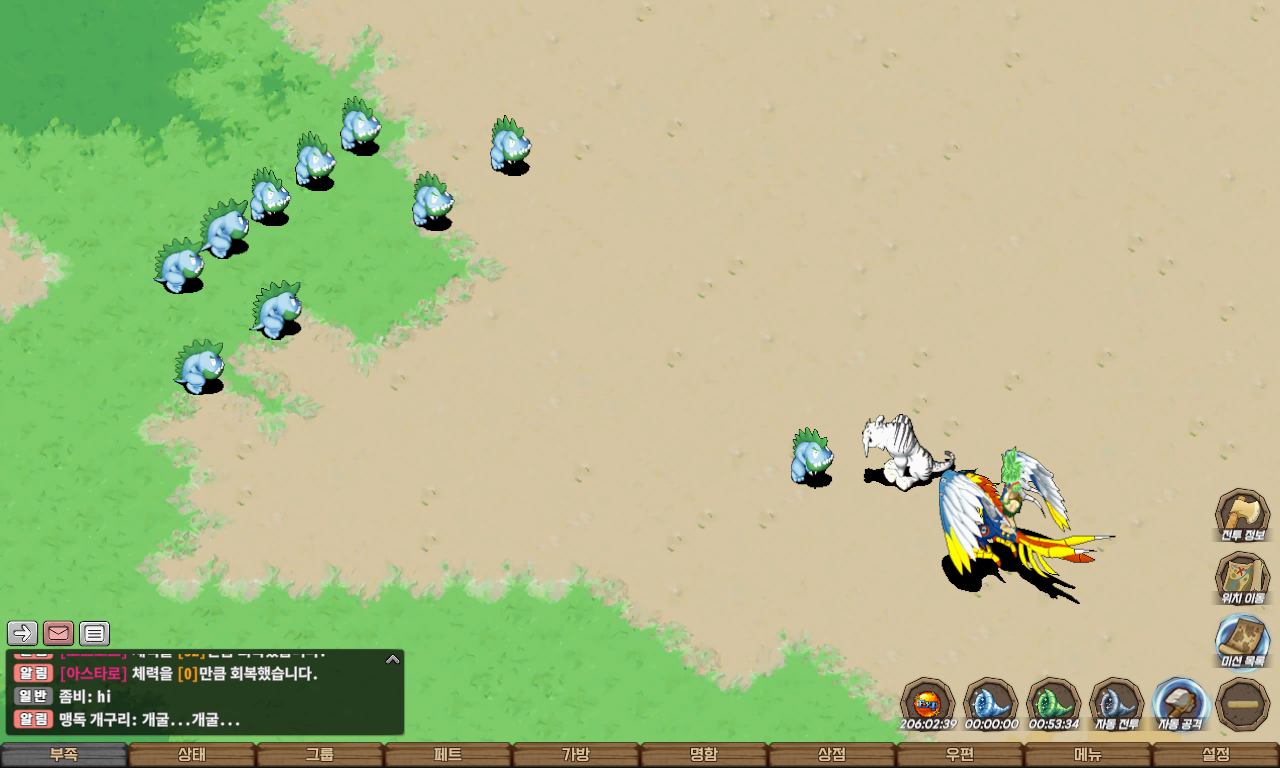Open the 전투 정보 axe icon
The image size is (1280, 768).
pyautogui.click(x=1242, y=515)
